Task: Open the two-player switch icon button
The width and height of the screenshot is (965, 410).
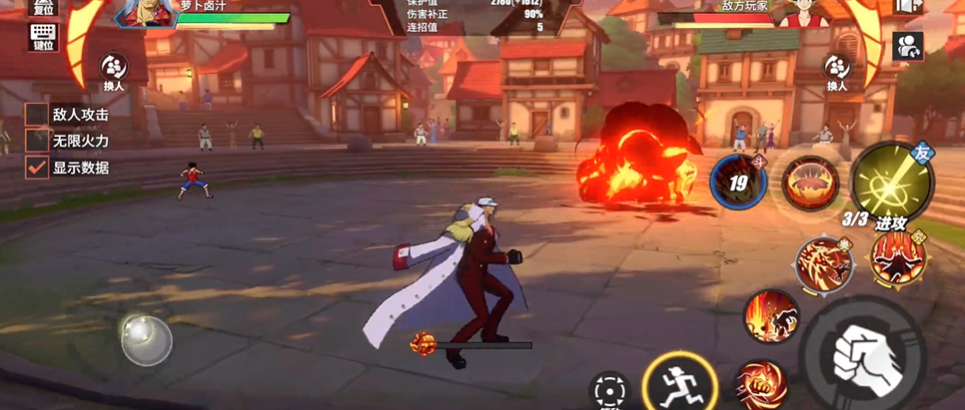Action: [908, 45]
